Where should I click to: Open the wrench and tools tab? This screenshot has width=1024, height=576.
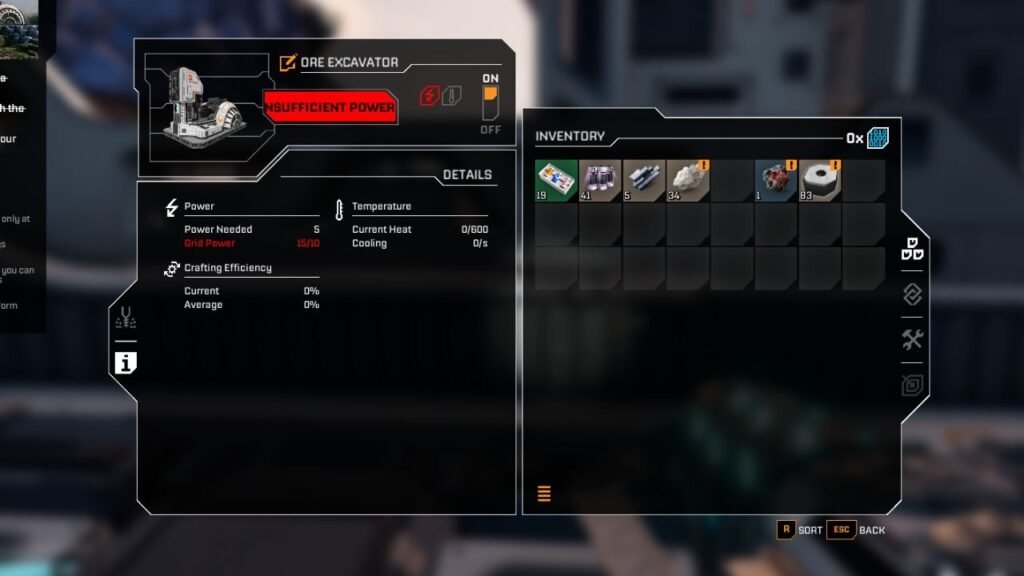[x=912, y=340]
